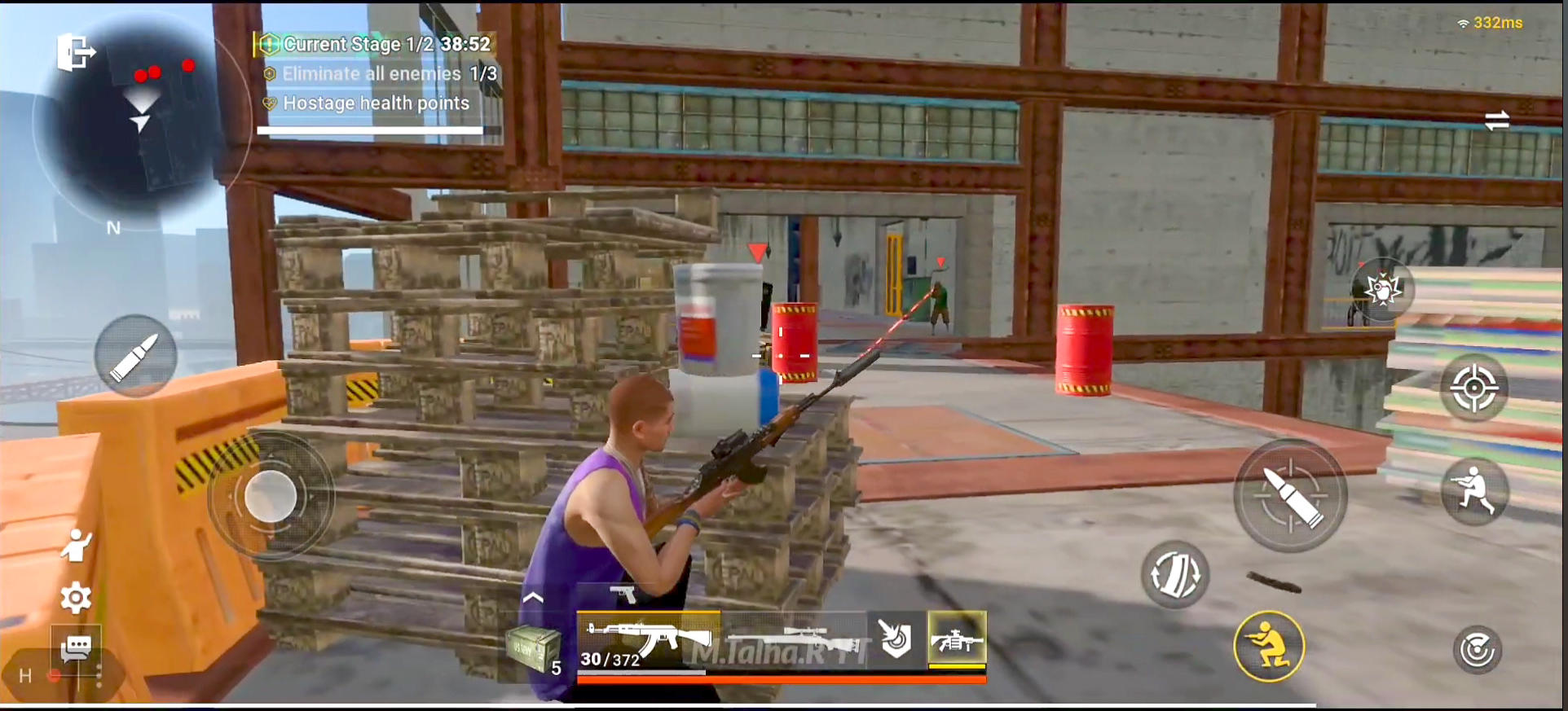Toggle the crouch stance button

click(x=1268, y=645)
